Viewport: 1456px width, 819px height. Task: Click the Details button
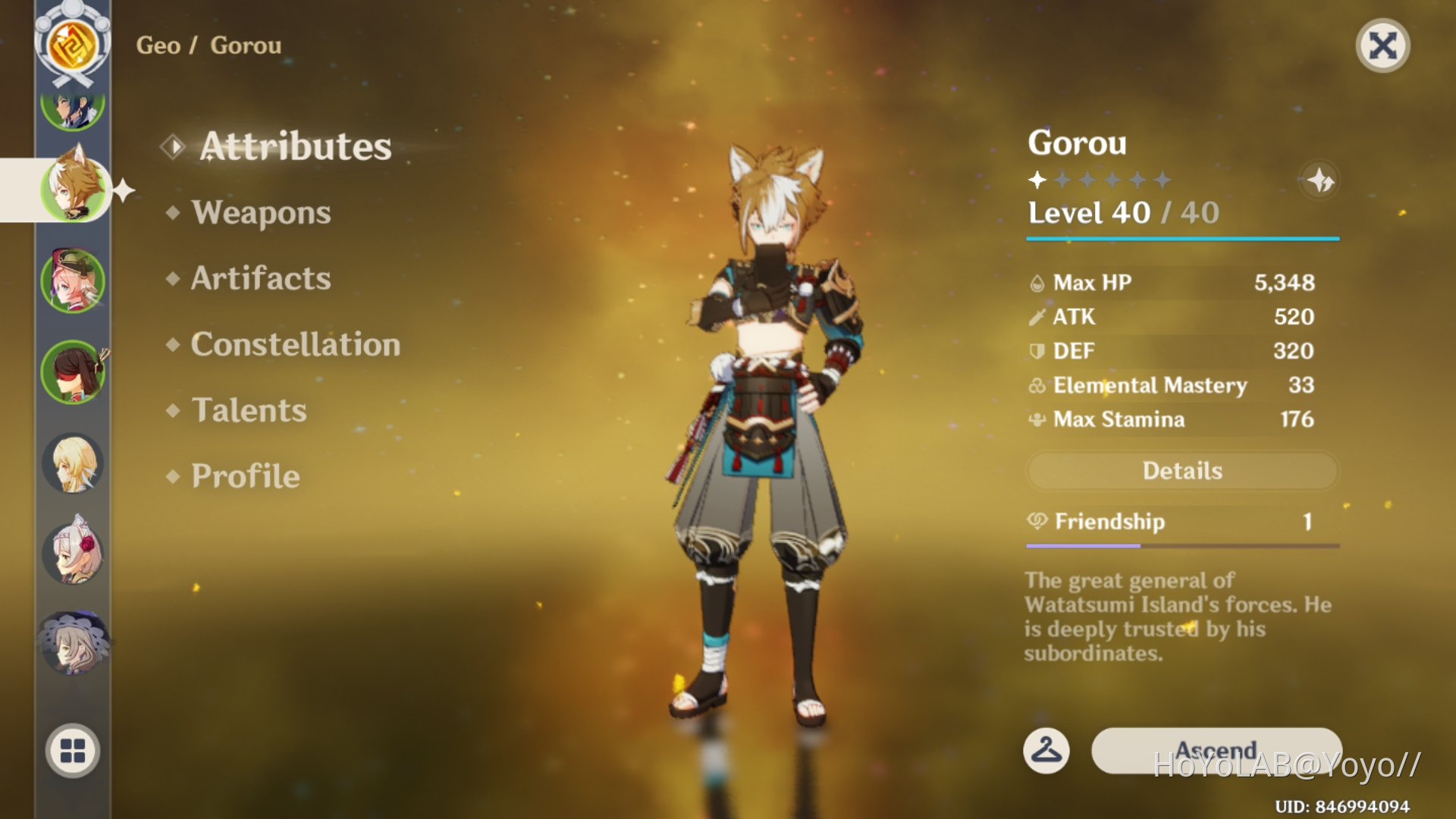[1182, 471]
